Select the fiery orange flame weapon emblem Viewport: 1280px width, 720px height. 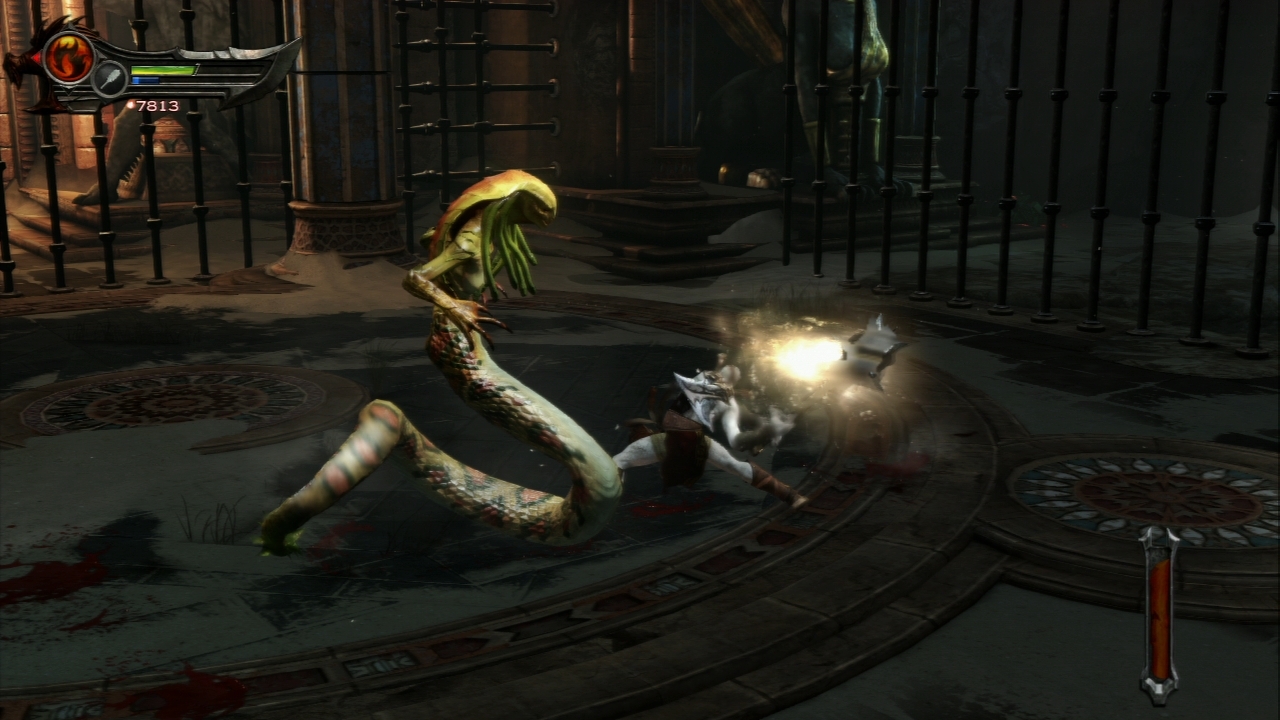pyautogui.click(x=68, y=56)
